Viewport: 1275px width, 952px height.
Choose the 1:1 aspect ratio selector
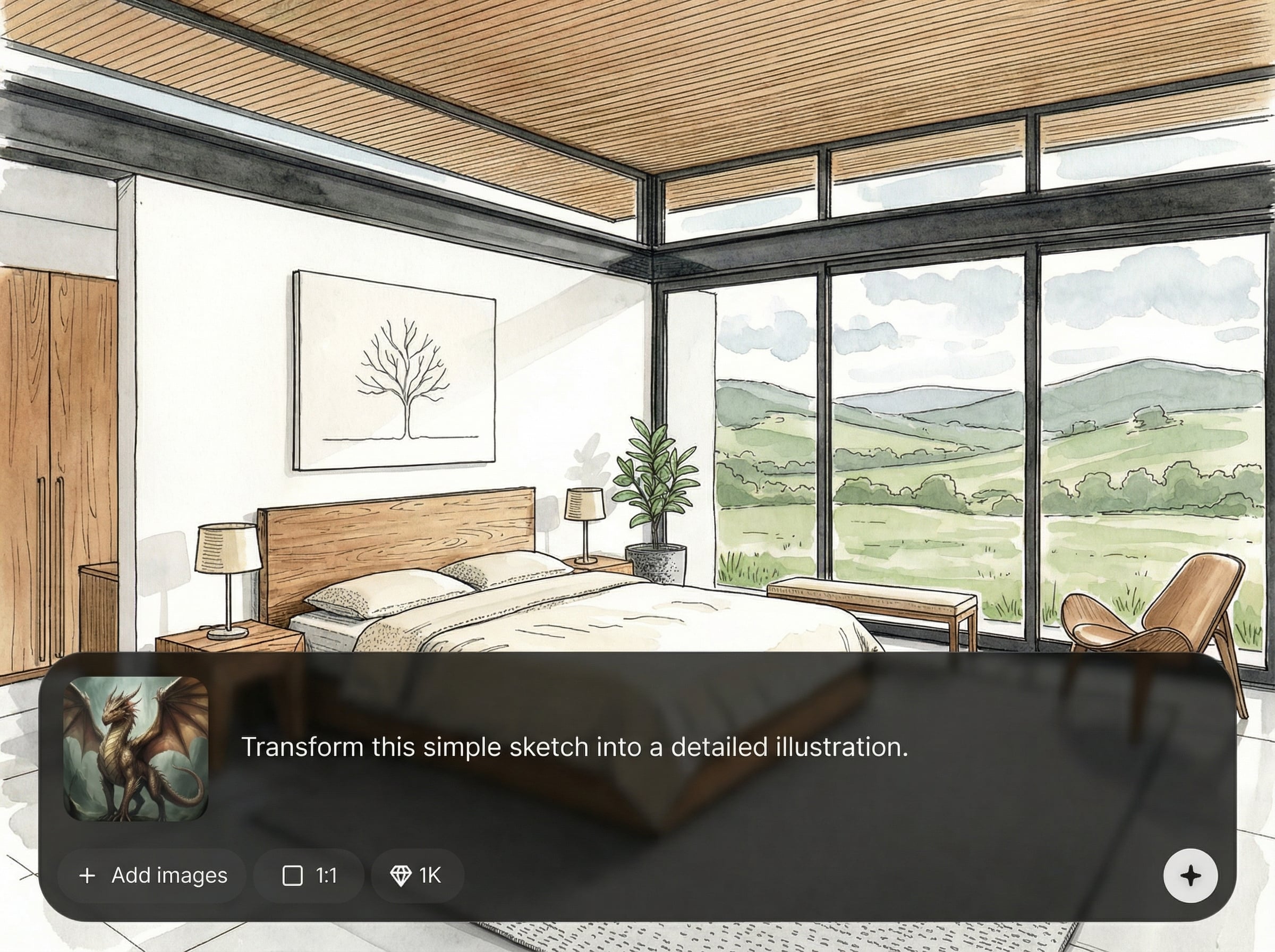coord(309,875)
